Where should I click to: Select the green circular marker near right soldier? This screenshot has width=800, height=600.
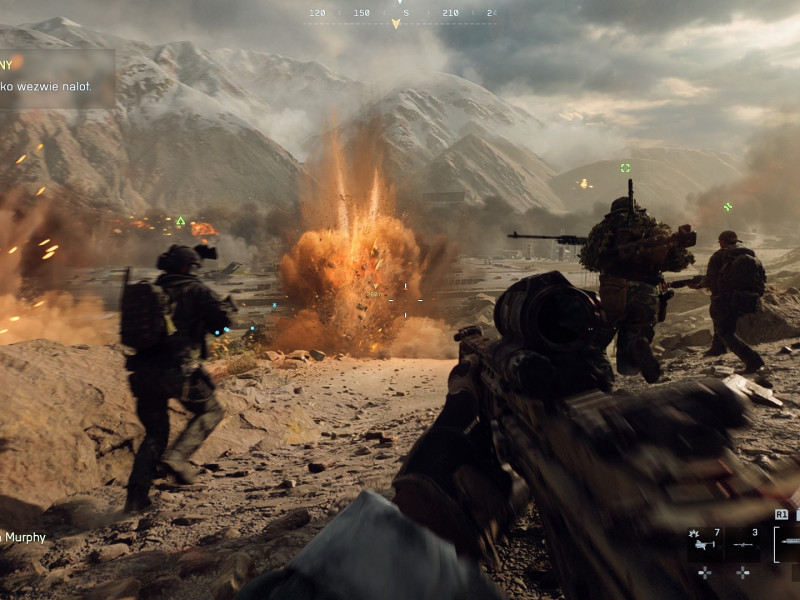click(728, 206)
